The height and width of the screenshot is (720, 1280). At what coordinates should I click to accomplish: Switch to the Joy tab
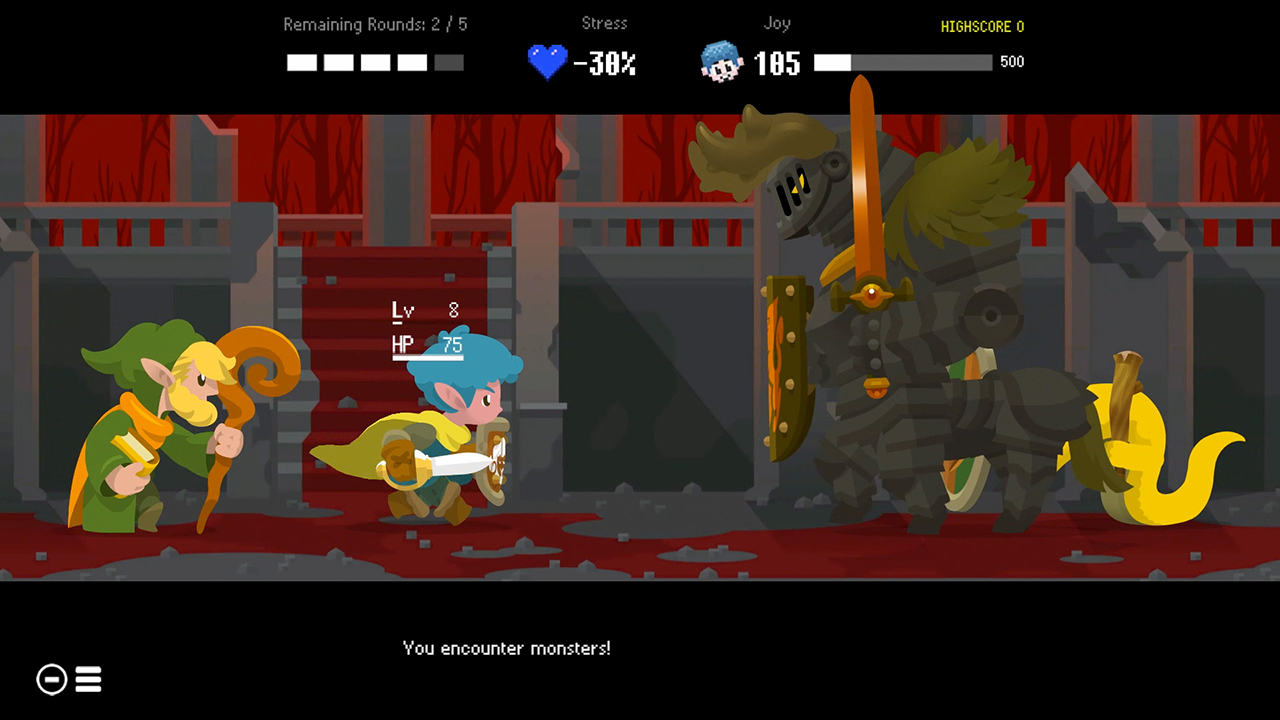click(777, 23)
